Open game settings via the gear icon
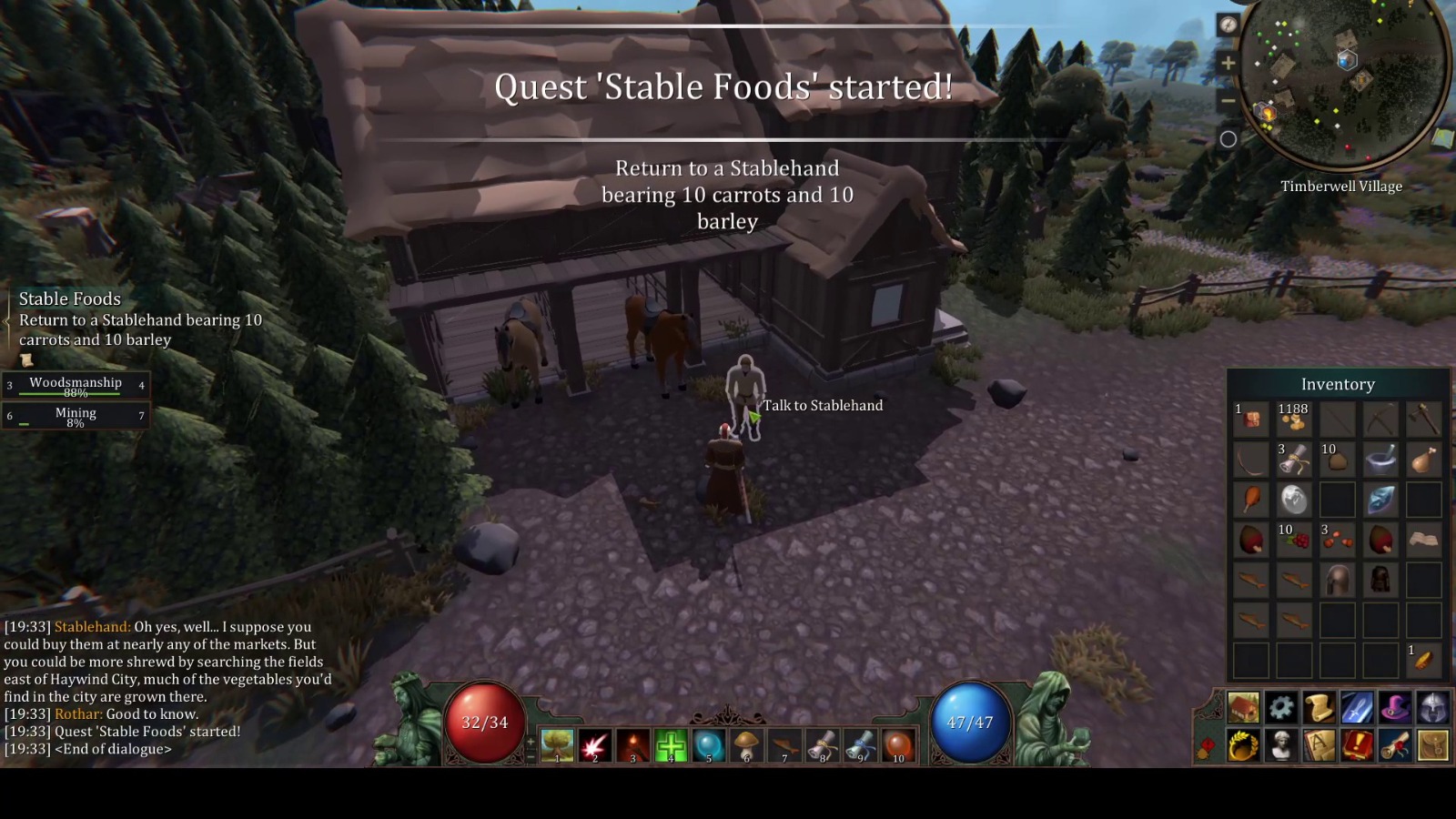The image size is (1456, 819). pyautogui.click(x=1283, y=706)
